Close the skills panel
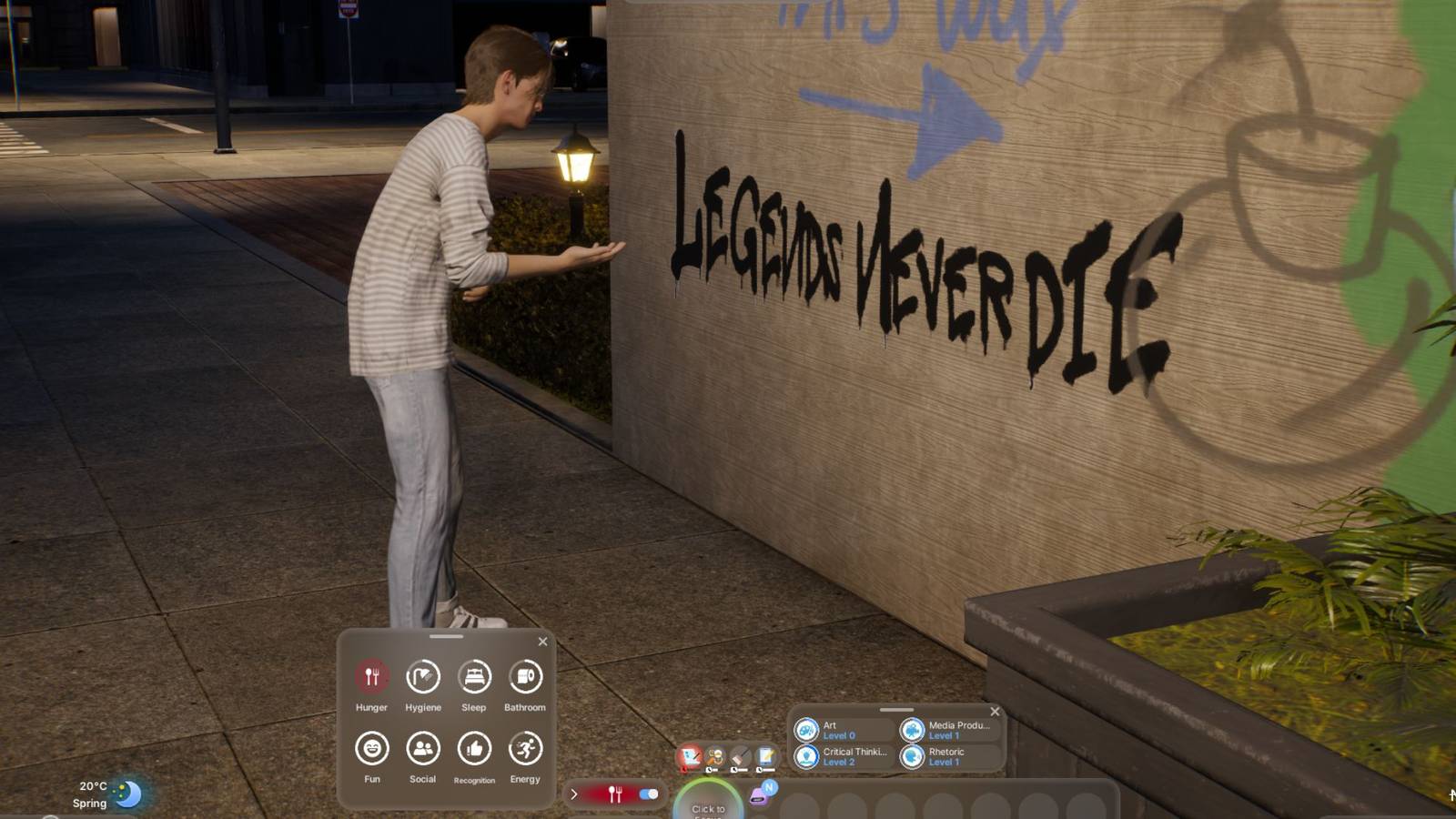The width and height of the screenshot is (1456, 819). click(995, 712)
